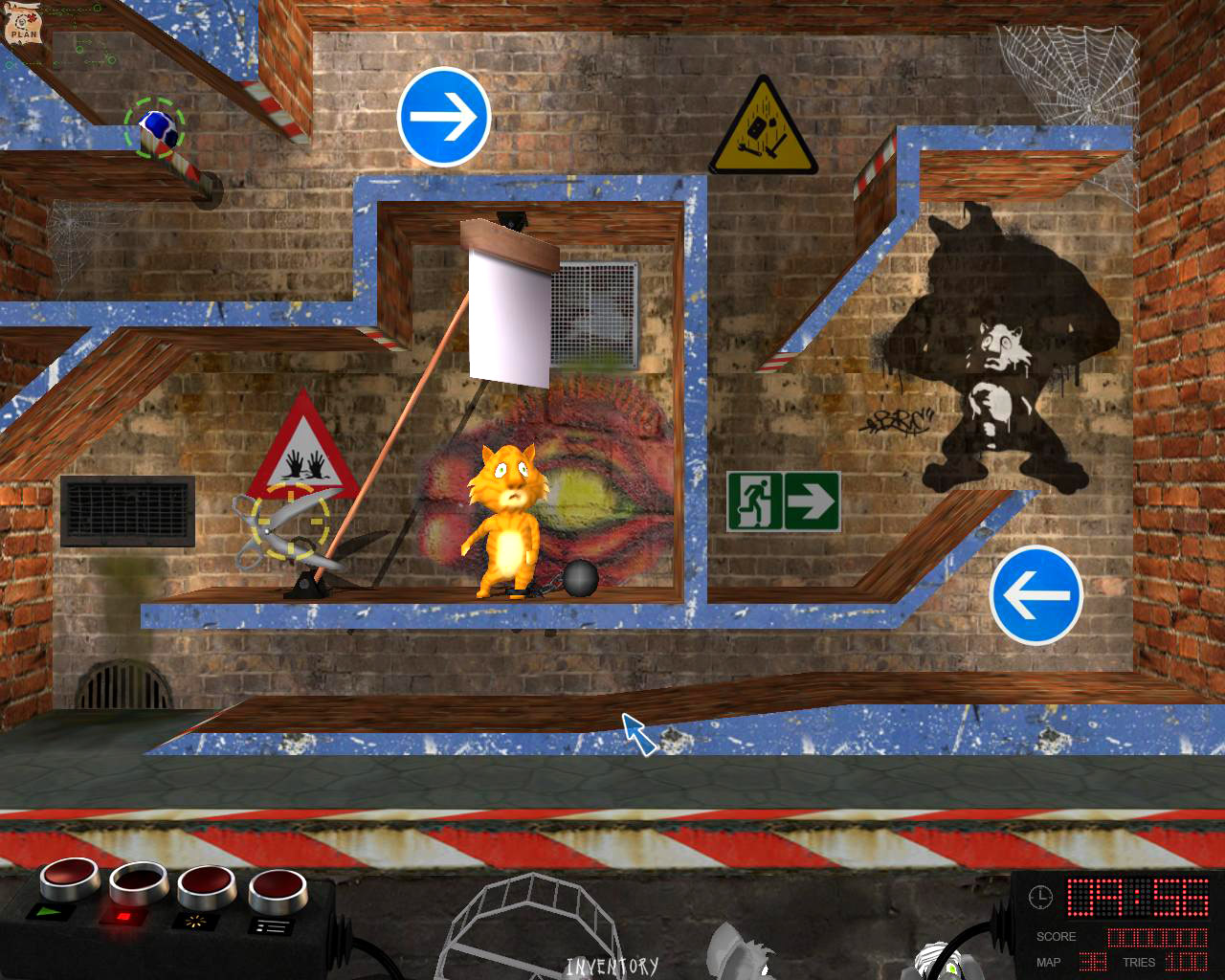Viewport: 1225px width, 980px height.
Task: Click the frightened orange cat character
Action: (x=505, y=517)
